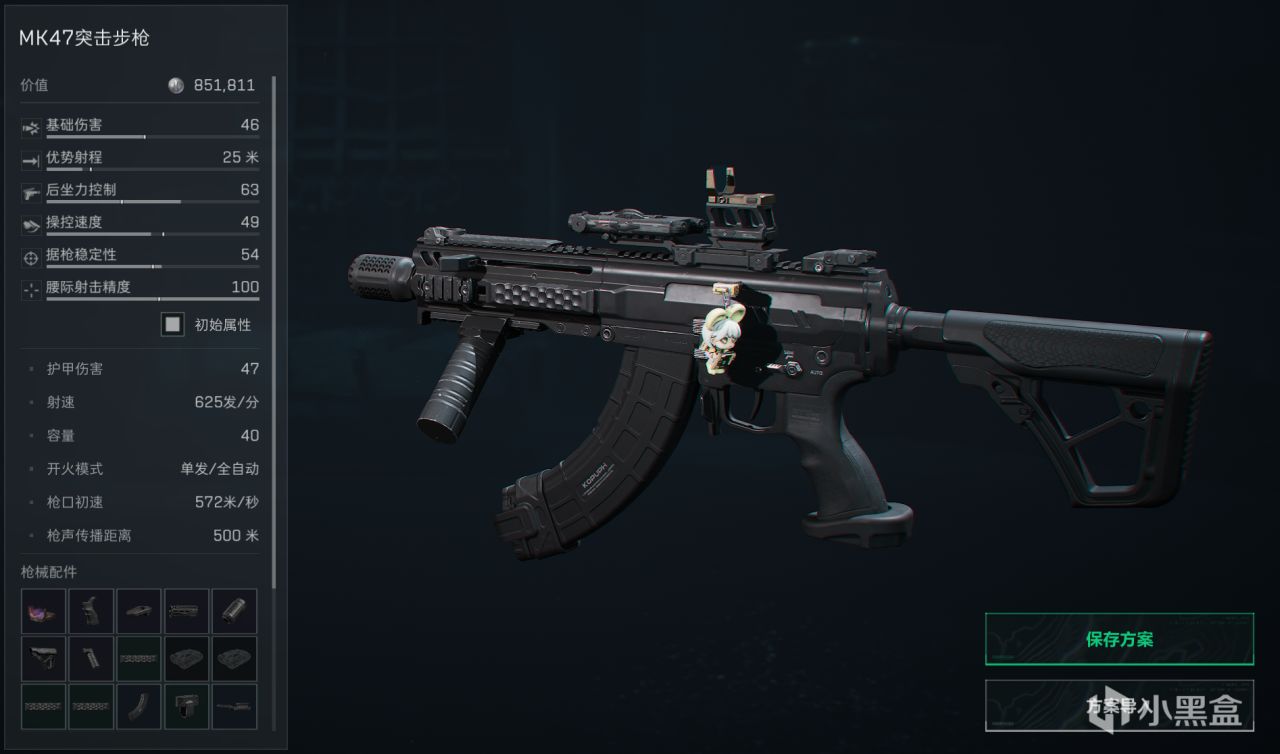Select the muzzle suppressor attachment slot
The image size is (1280, 754).
pyautogui.click(x=235, y=610)
